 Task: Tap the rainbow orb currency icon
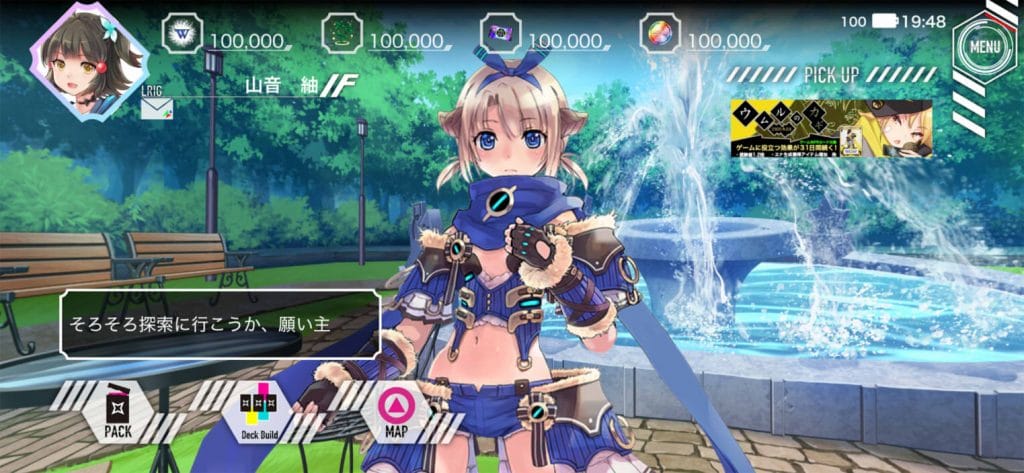659,33
